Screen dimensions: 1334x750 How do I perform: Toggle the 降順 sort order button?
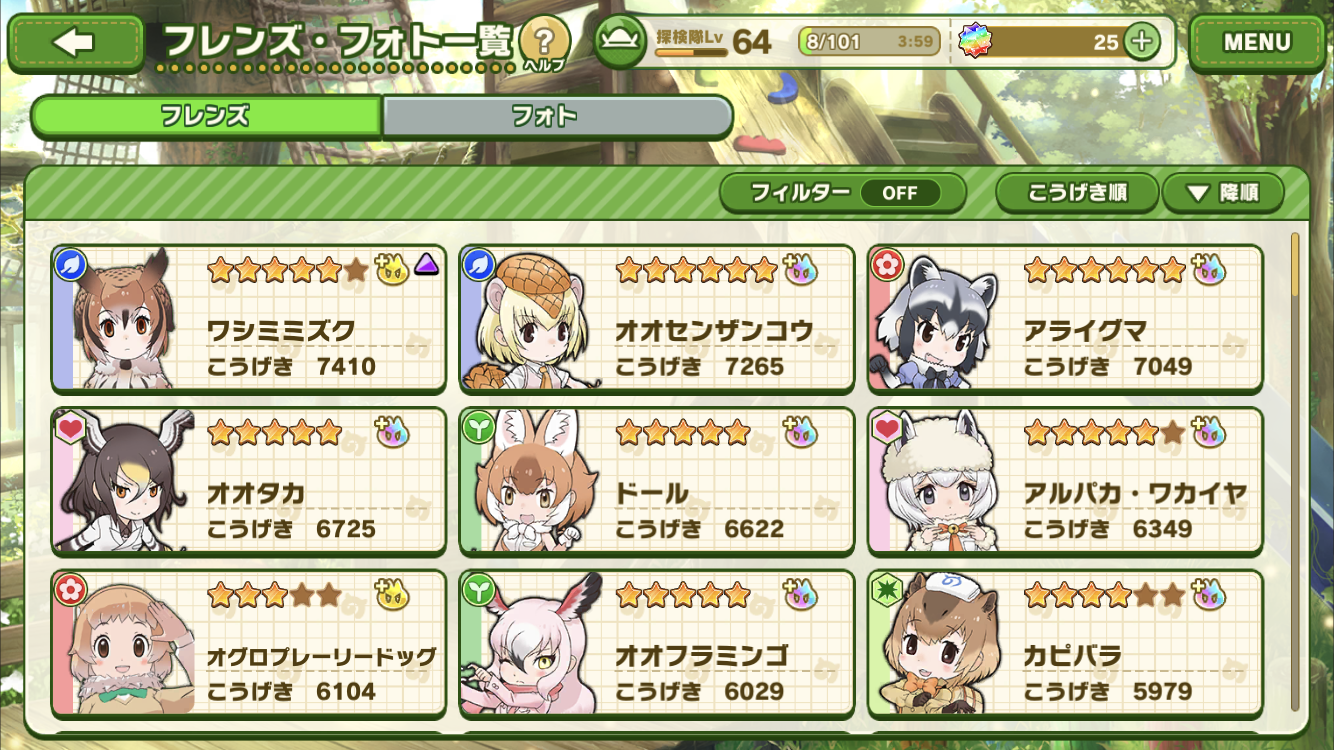click(1222, 193)
